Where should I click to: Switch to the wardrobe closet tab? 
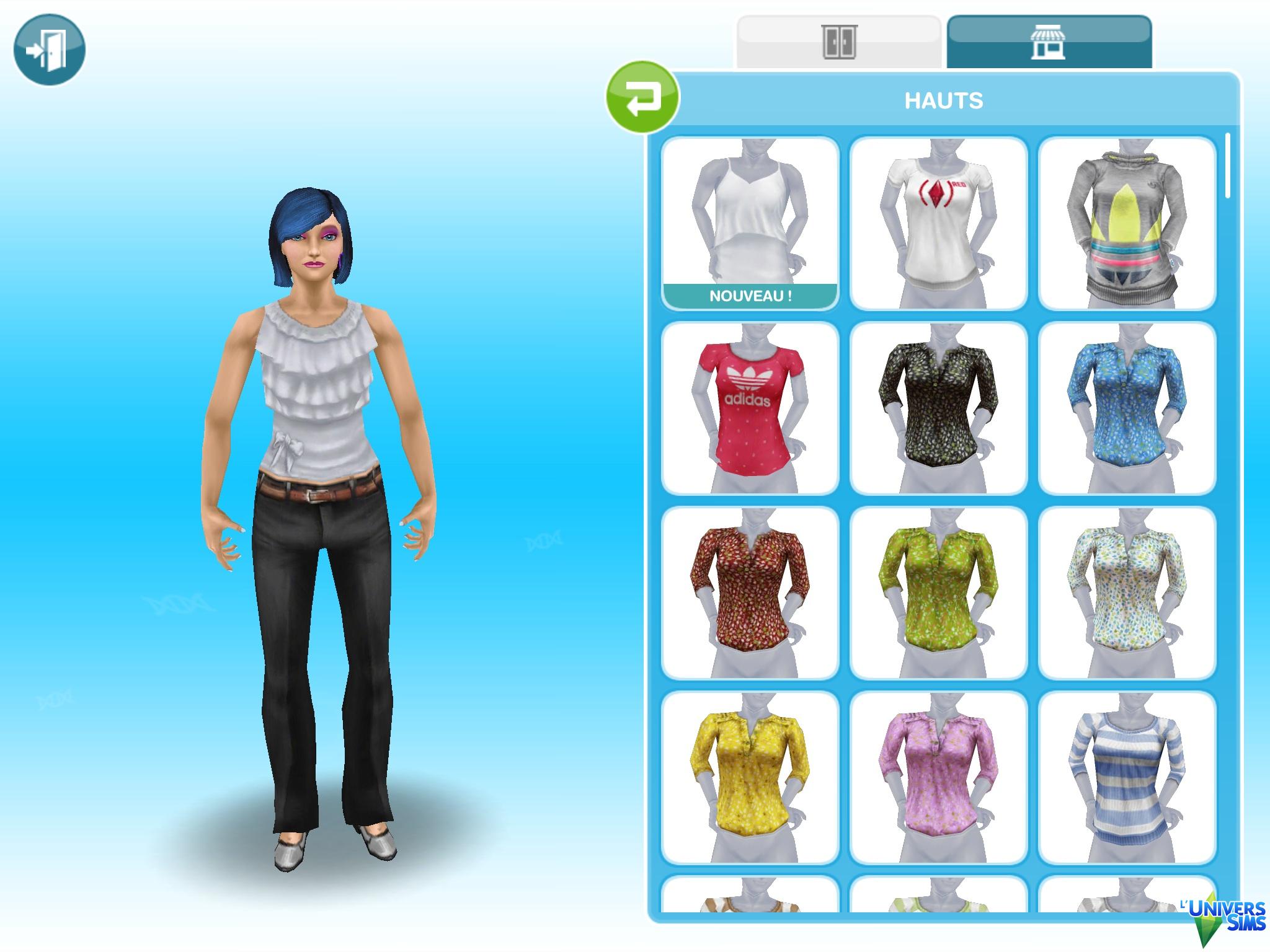click(x=839, y=42)
